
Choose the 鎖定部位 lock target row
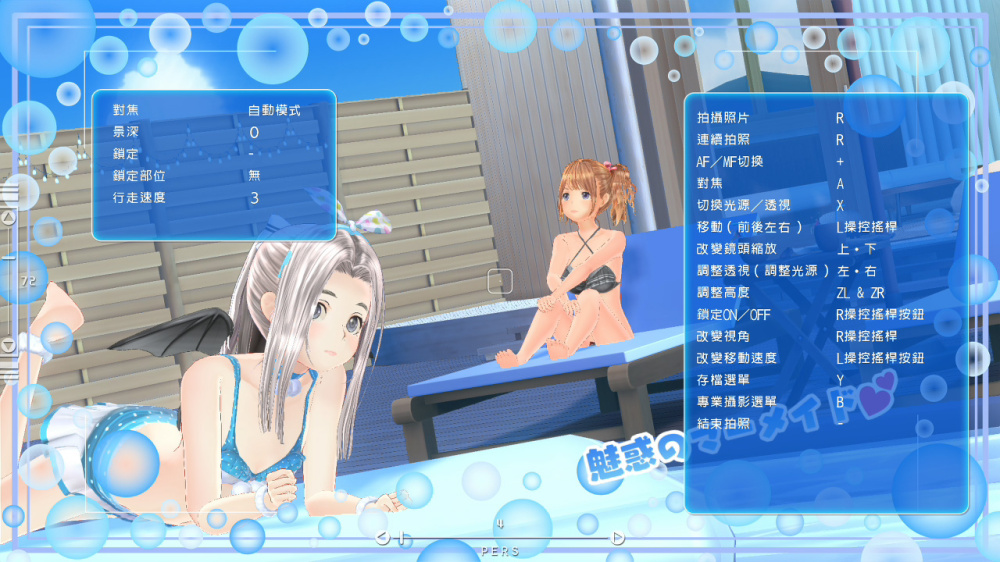213,176
